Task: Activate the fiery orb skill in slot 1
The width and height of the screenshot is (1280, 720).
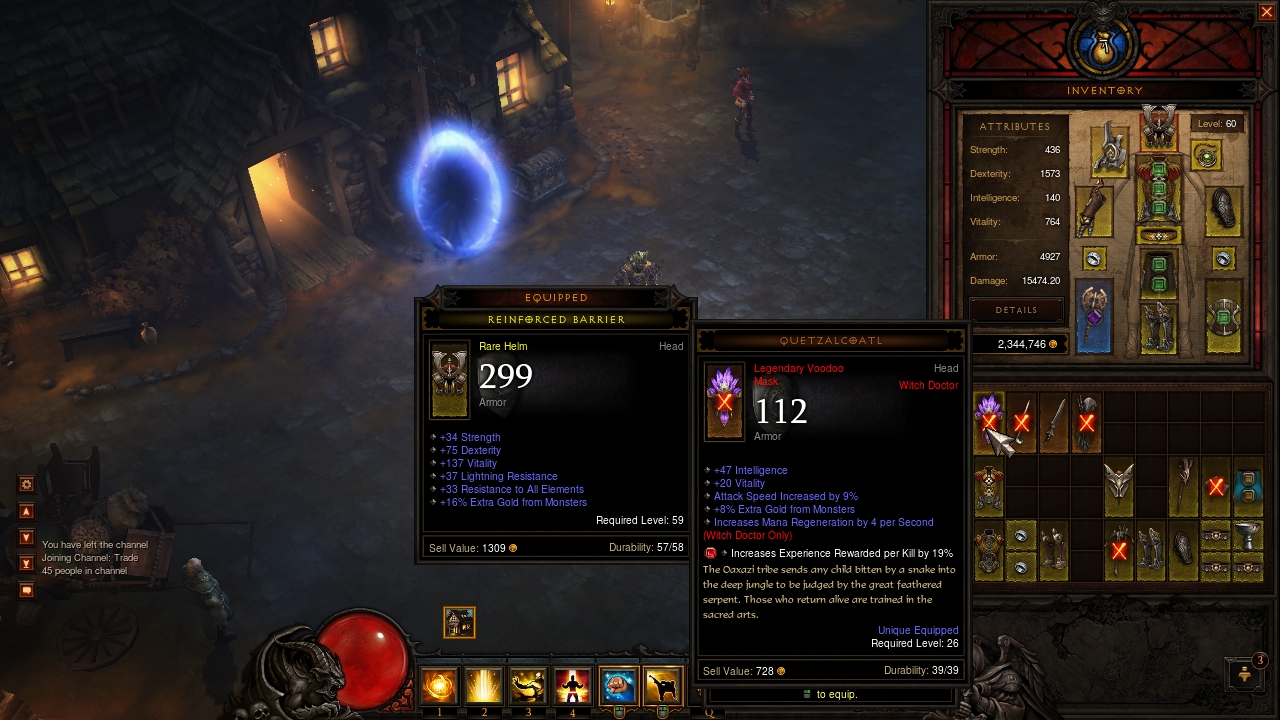Action: pos(439,686)
